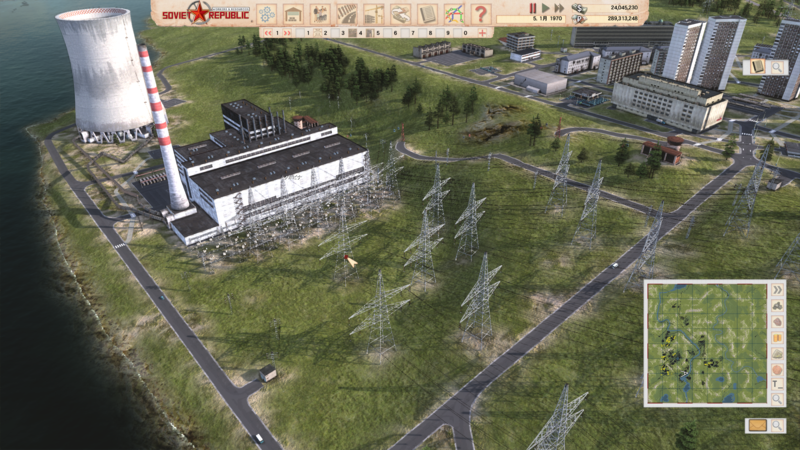
Task: Click the red plus button on number bar
Action: 482,33
